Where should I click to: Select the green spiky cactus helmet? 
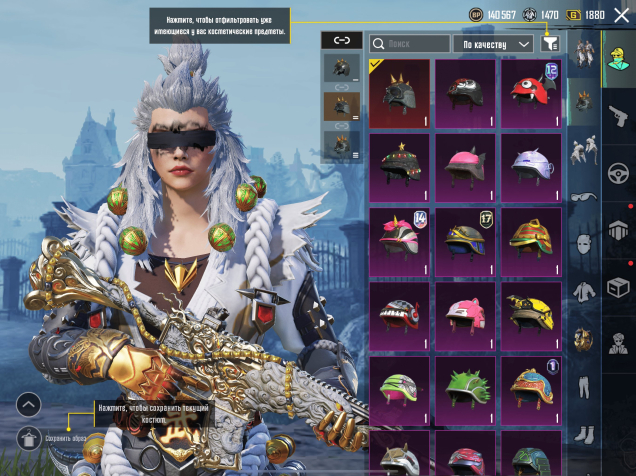(x=465, y=390)
